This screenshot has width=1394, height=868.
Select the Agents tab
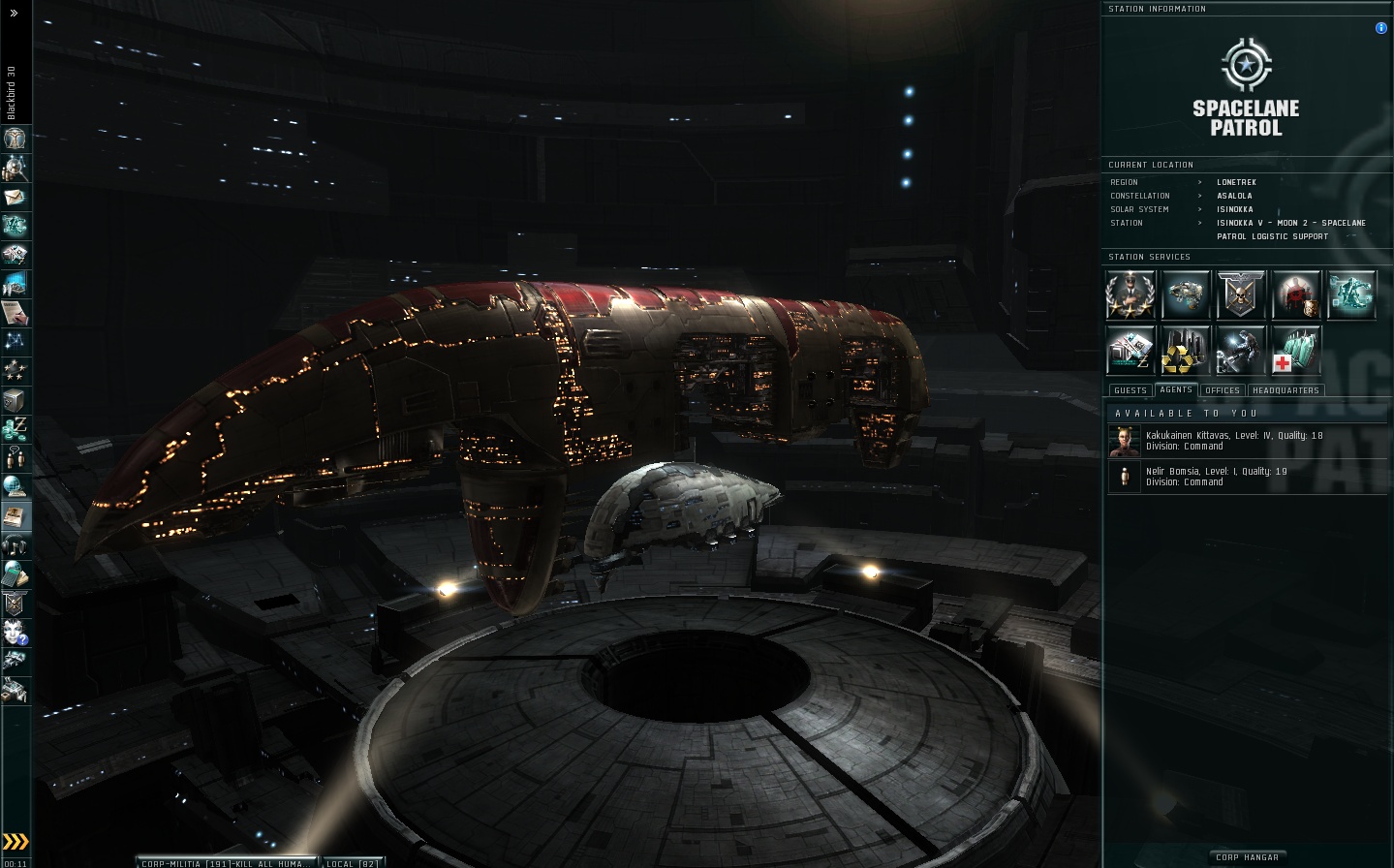[x=1176, y=389]
